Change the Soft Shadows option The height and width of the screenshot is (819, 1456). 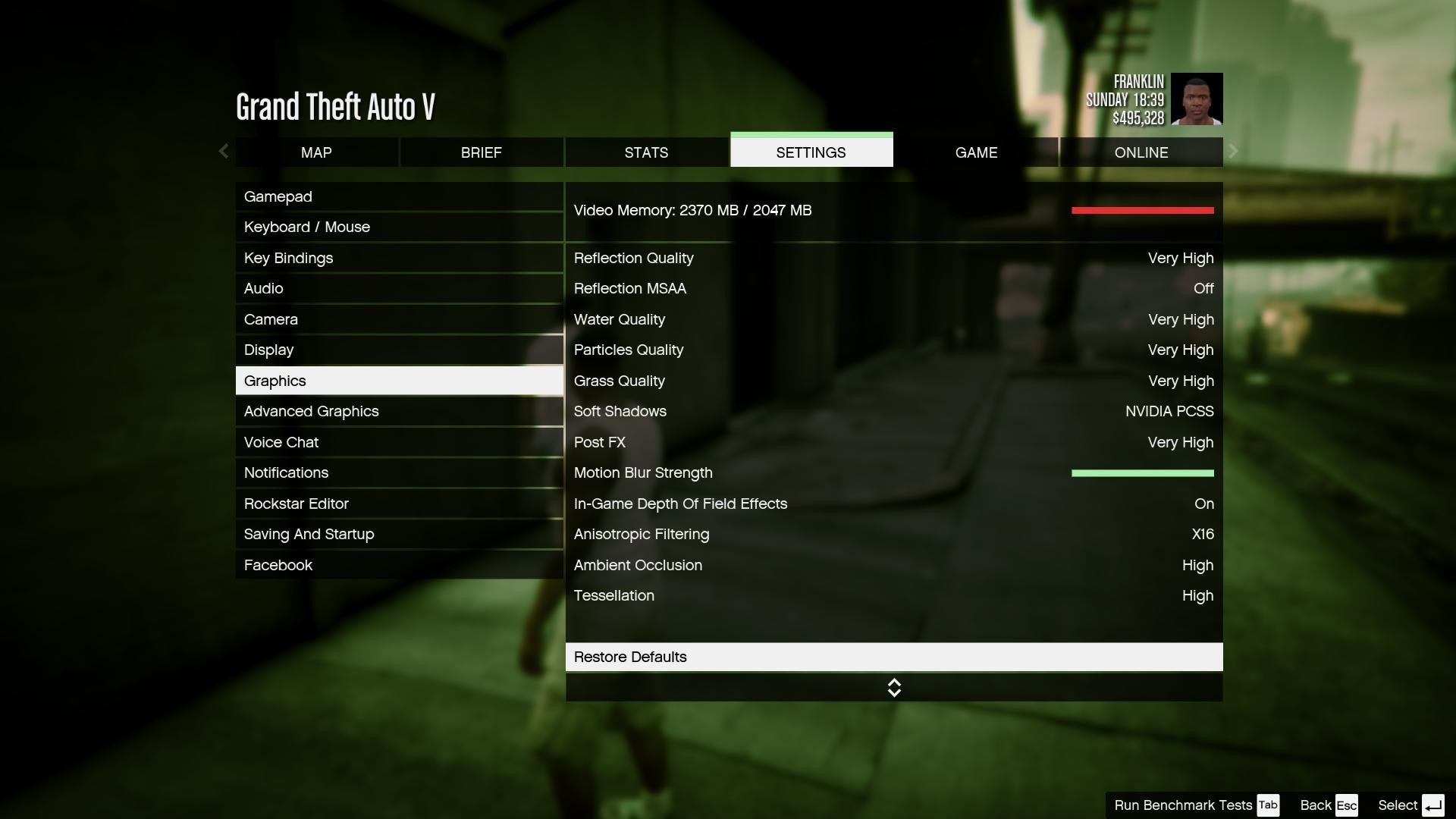(893, 412)
